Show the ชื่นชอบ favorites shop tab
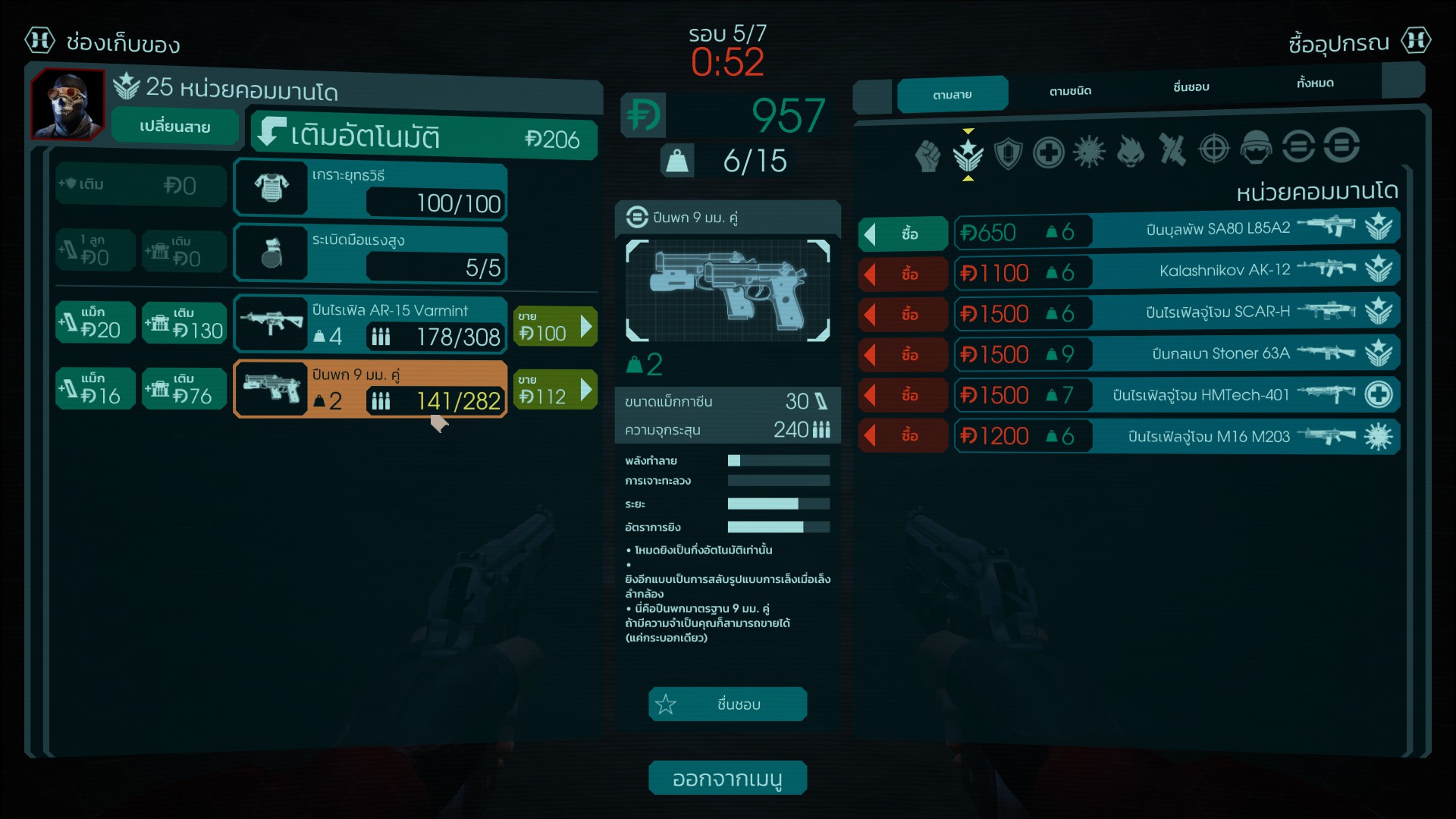Viewport: 1456px width, 819px height. (1191, 86)
